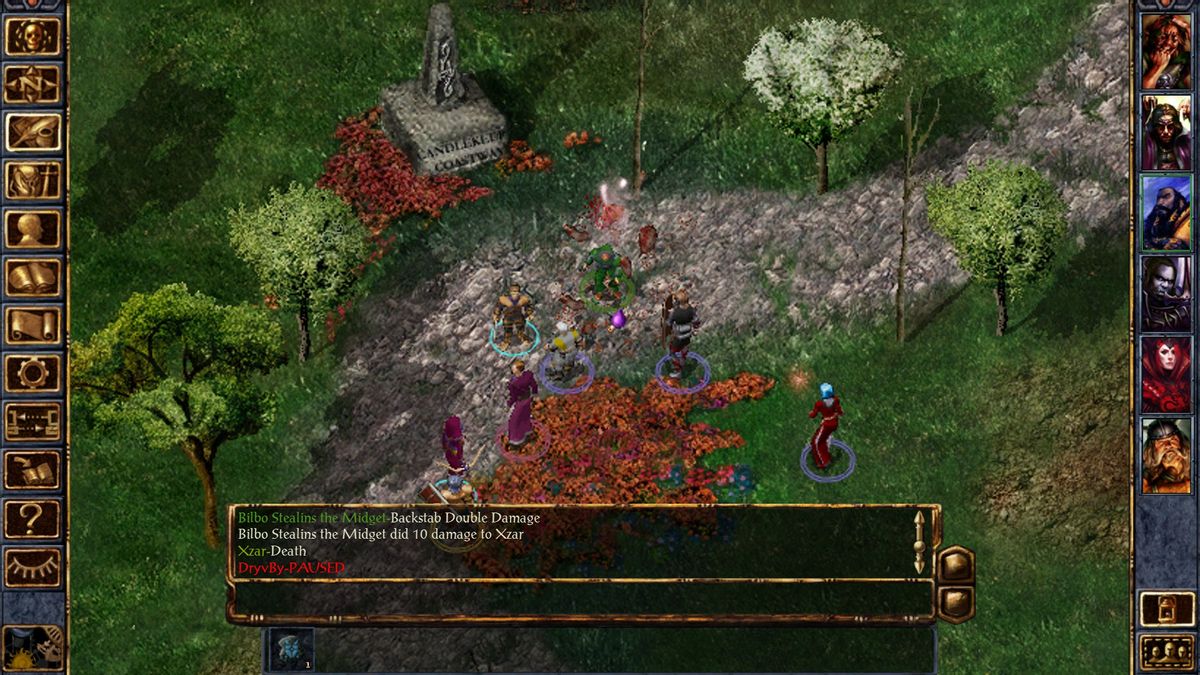Select all party members button
Image resolution: width=1200 pixels, height=675 pixels.
pyautogui.click(x=1167, y=652)
